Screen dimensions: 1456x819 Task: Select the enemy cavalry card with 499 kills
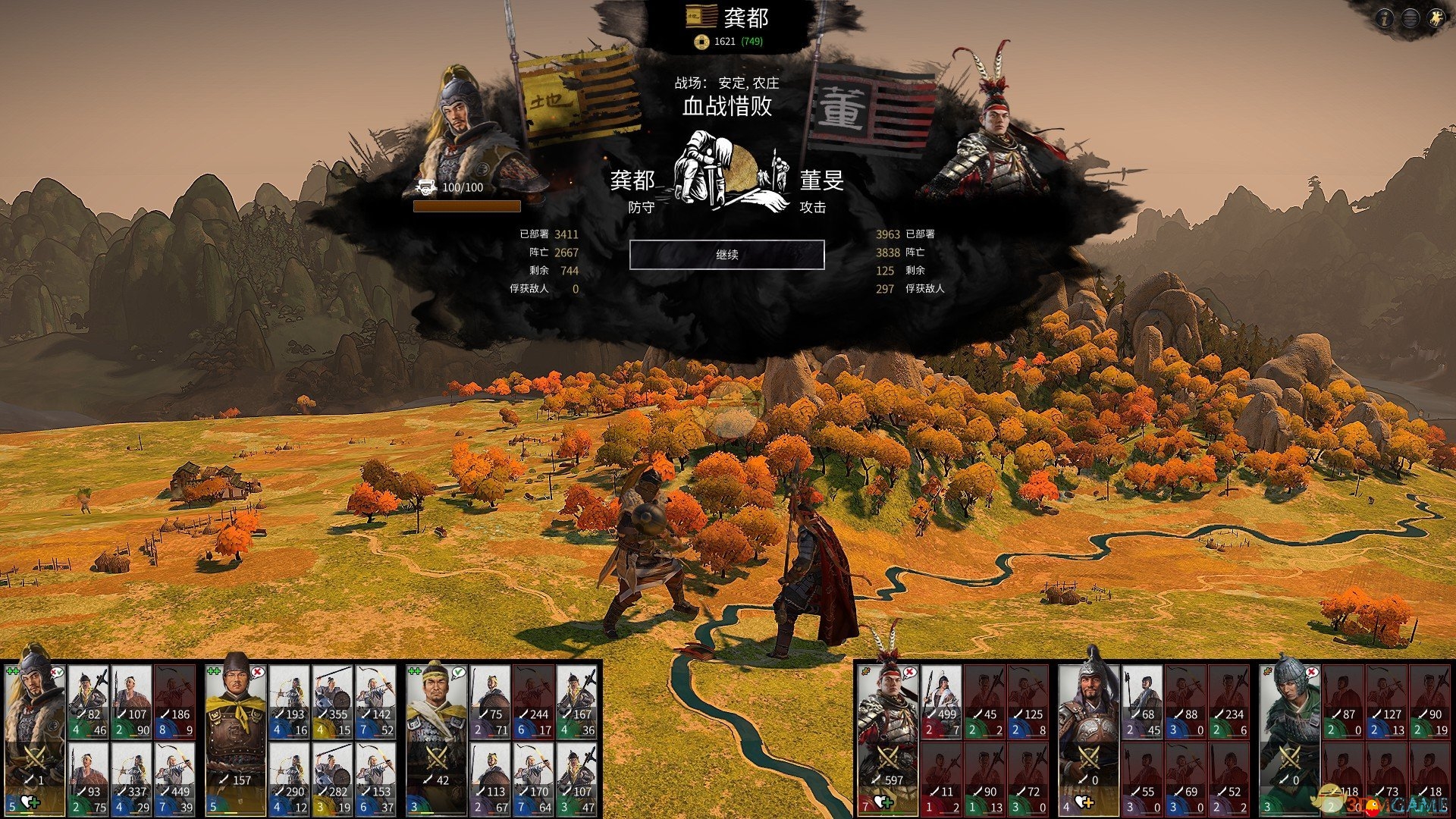click(x=941, y=701)
